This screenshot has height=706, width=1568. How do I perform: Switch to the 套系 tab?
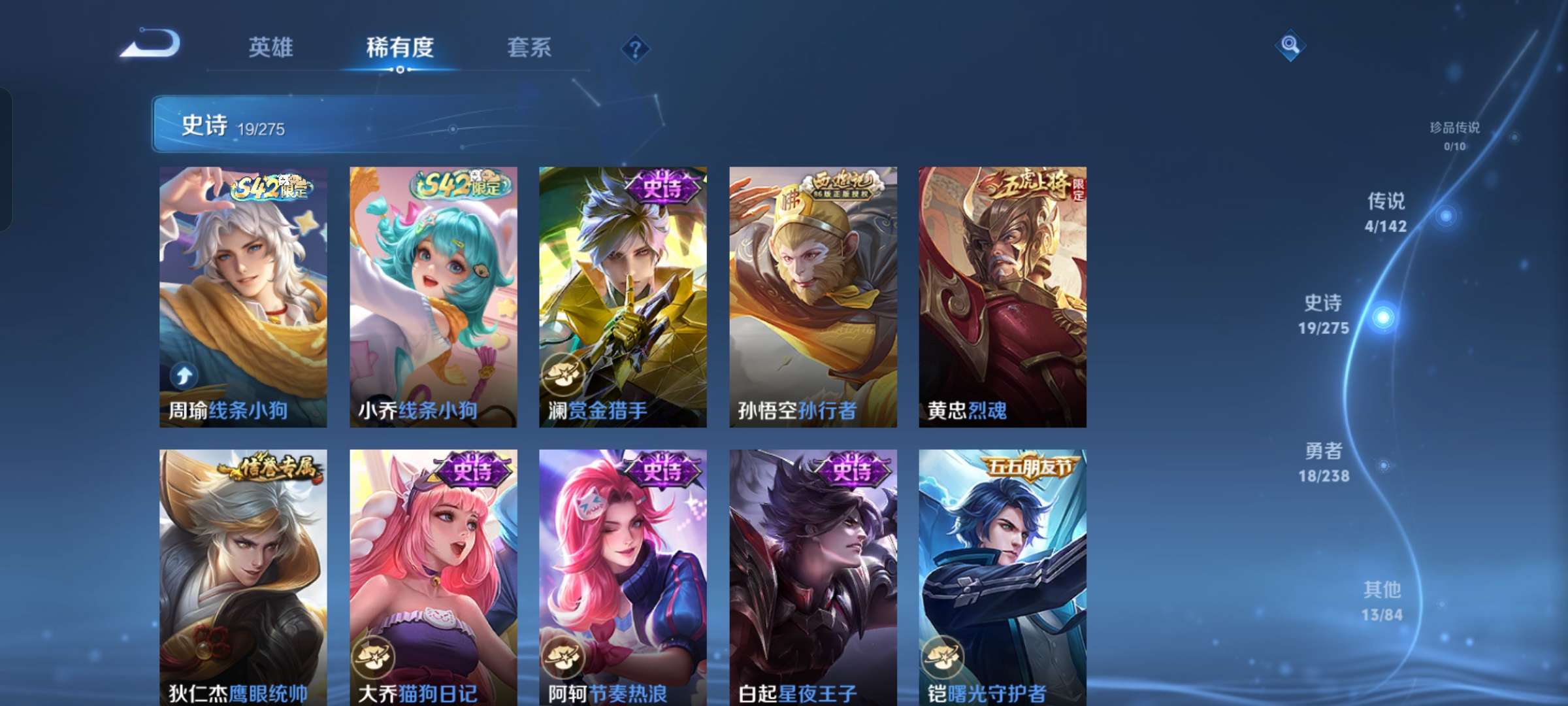pyautogui.click(x=529, y=47)
